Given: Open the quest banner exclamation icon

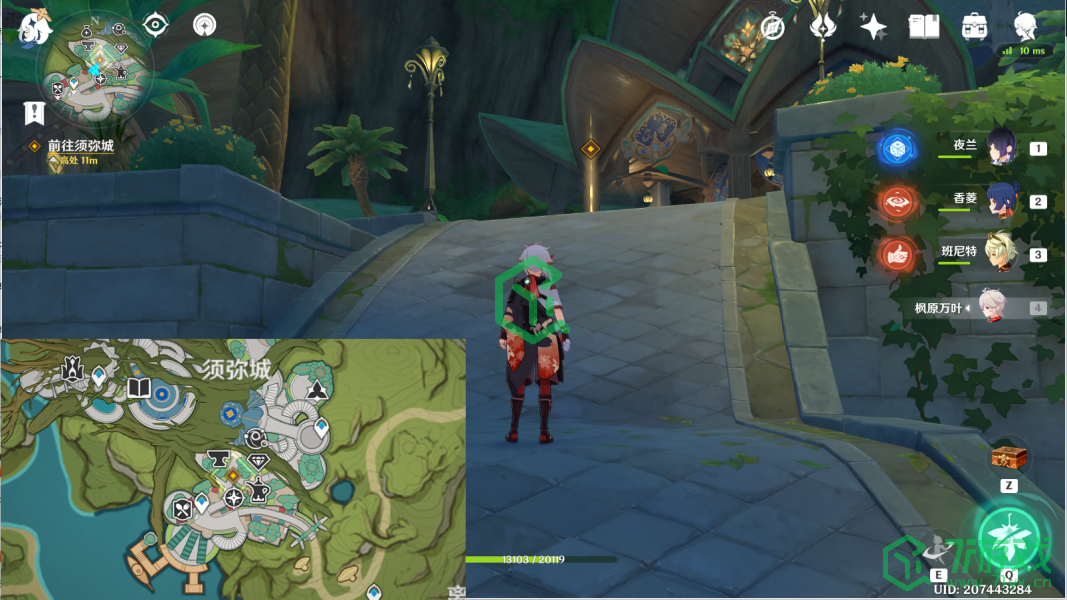Looking at the screenshot, I should [35, 112].
